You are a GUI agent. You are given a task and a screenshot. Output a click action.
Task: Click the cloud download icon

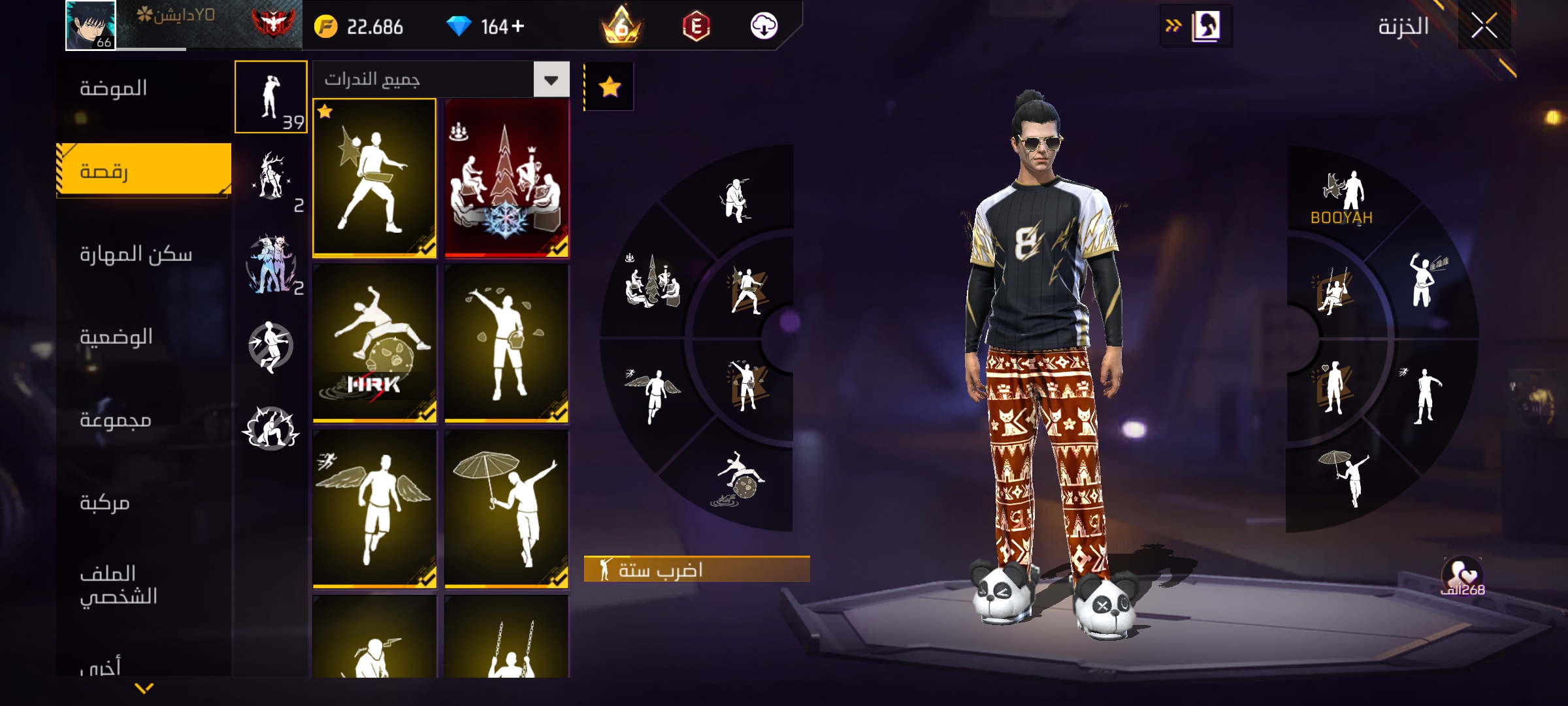764,27
